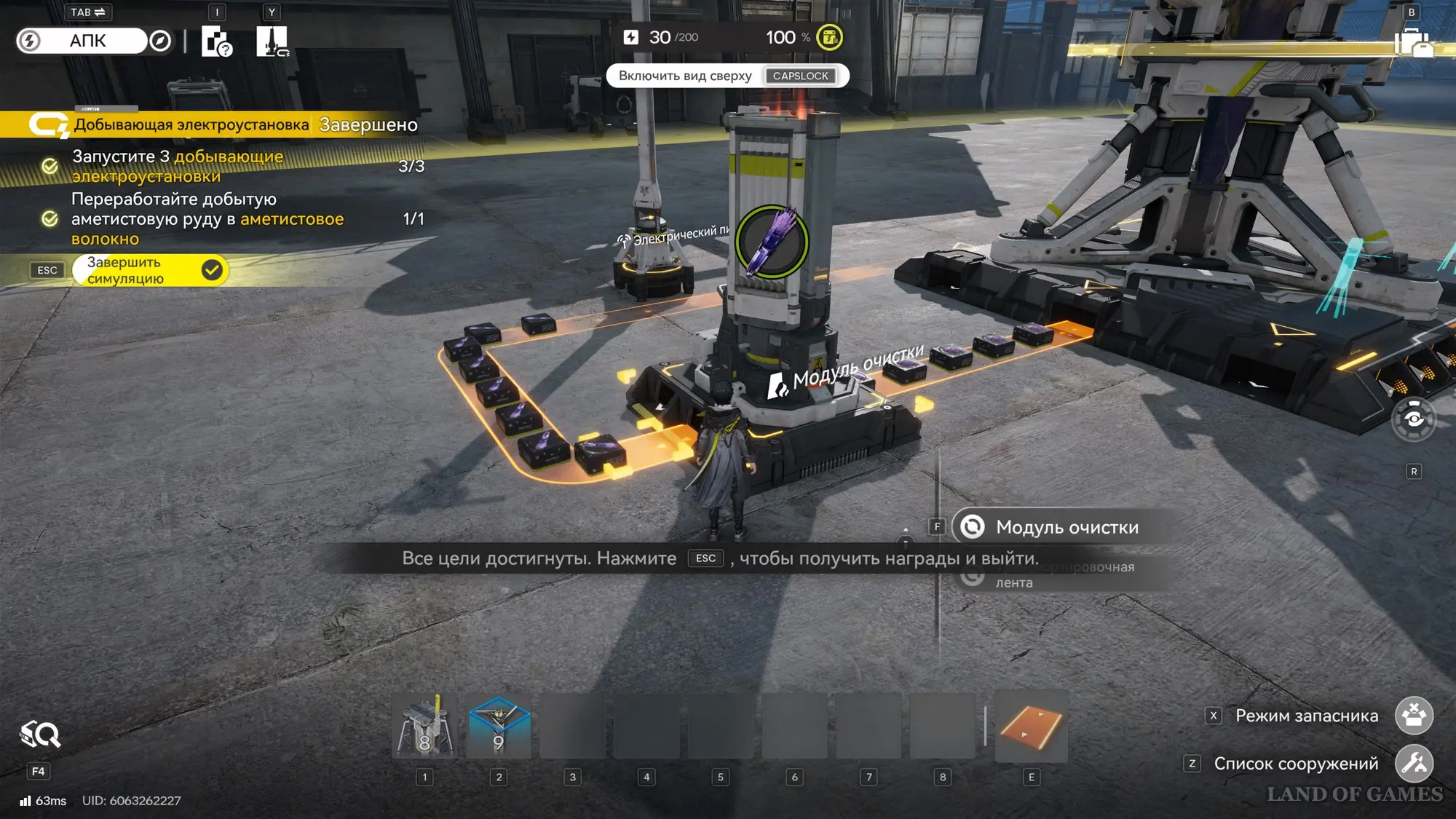Click the yellow battery icon beside 100%
The height and width of the screenshot is (819, 1456).
(x=829, y=38)
